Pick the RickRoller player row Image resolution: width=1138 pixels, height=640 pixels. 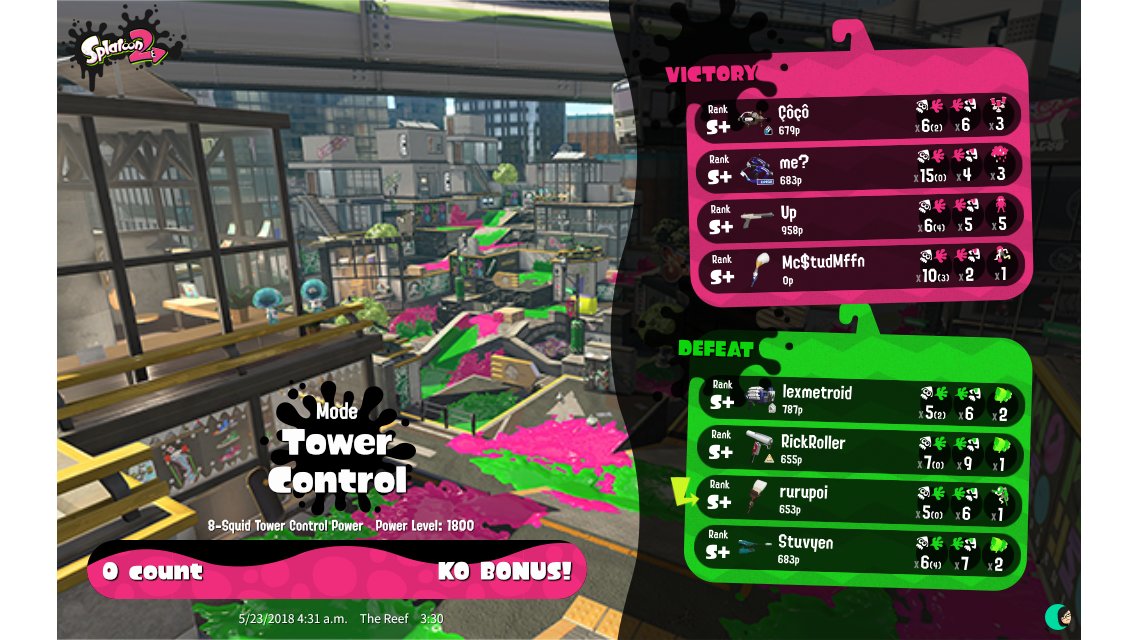[x=858, y=451]
